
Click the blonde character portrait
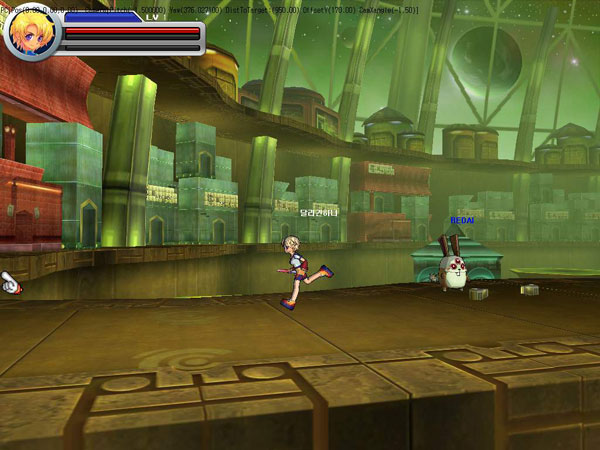point(33,34)
